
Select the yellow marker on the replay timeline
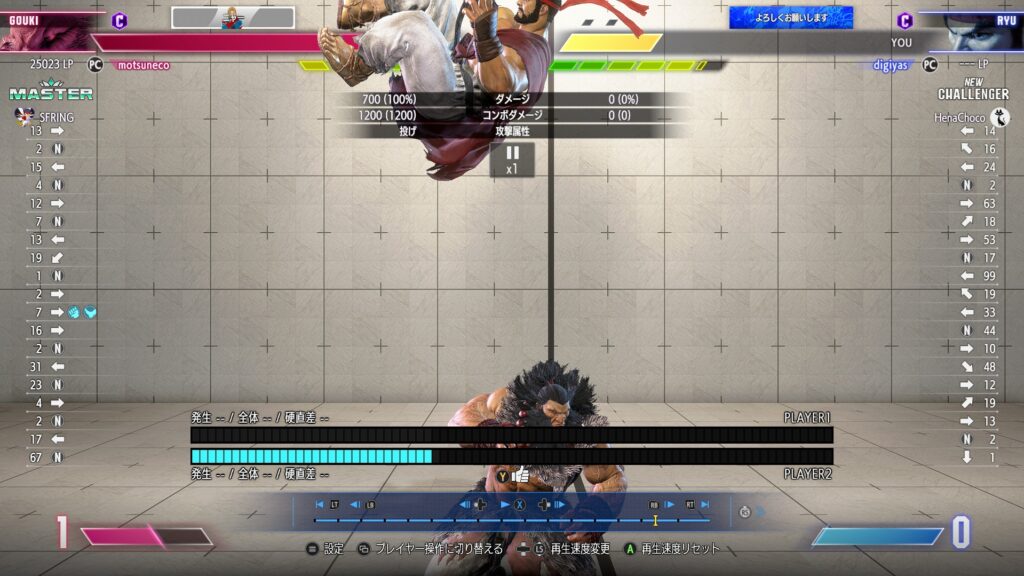click(x=656, y=520)
